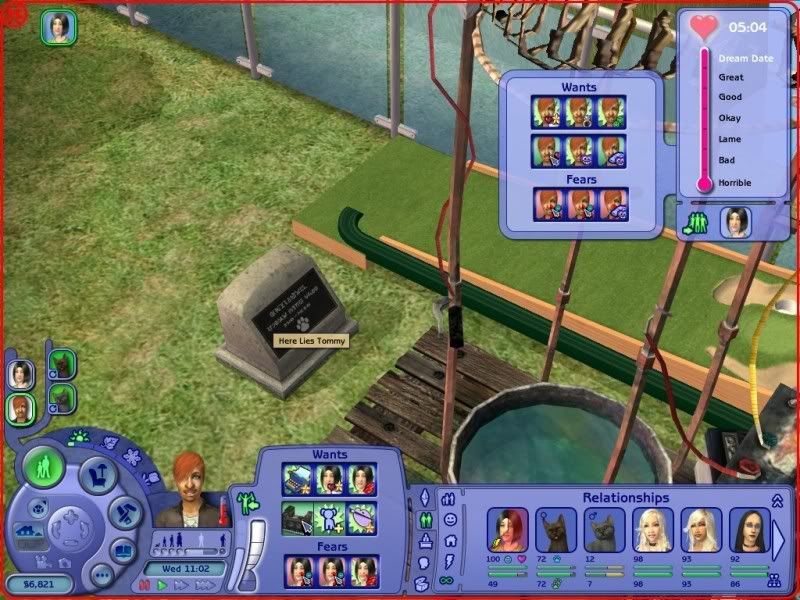Select the active Sim icon at top-left corner
Viewport: 800px width, 600px height.
[56, 27]
